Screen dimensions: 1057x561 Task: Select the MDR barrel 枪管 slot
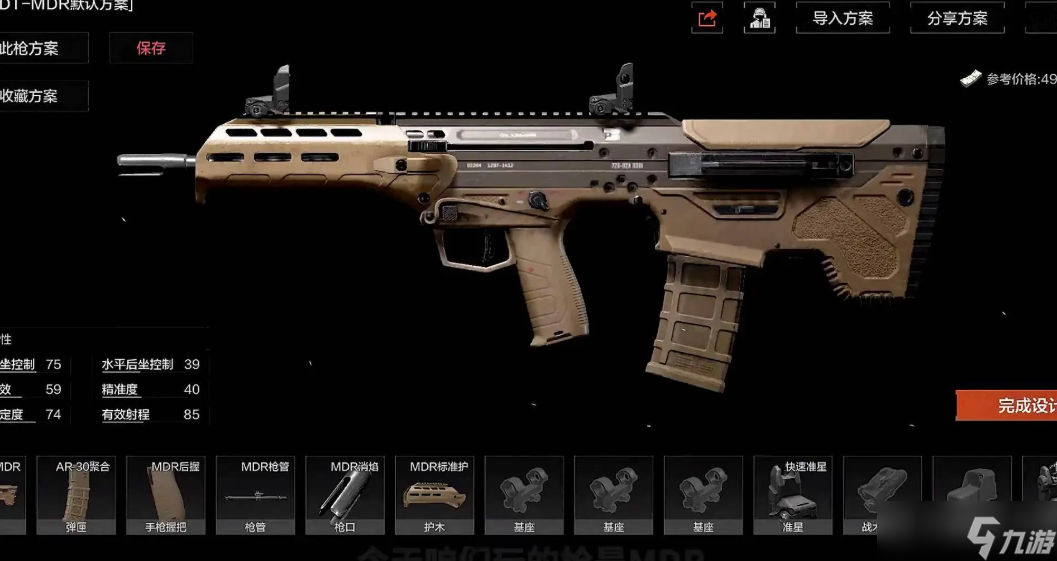(x=255, y=495)
